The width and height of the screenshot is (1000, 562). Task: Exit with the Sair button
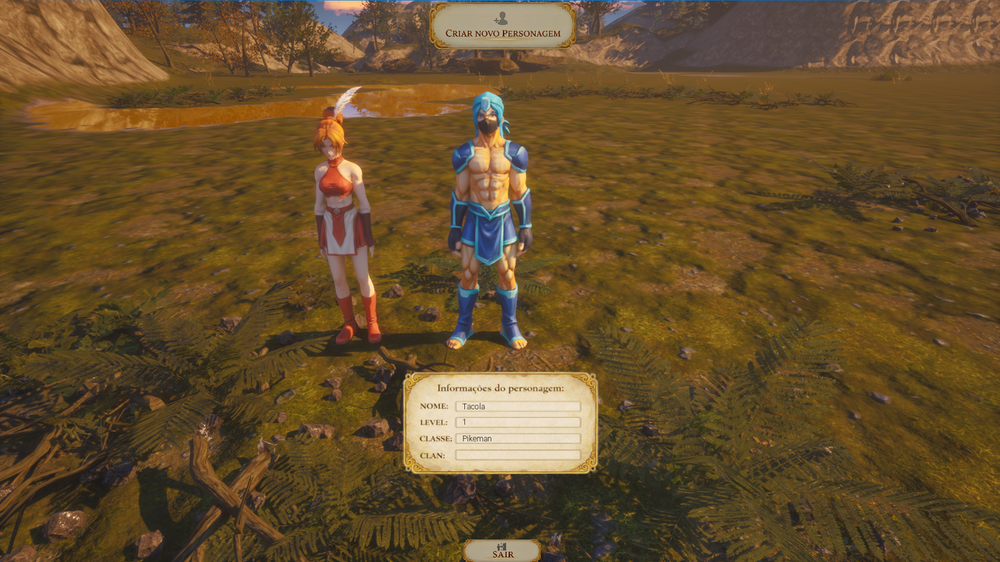(x=501, y=551)
